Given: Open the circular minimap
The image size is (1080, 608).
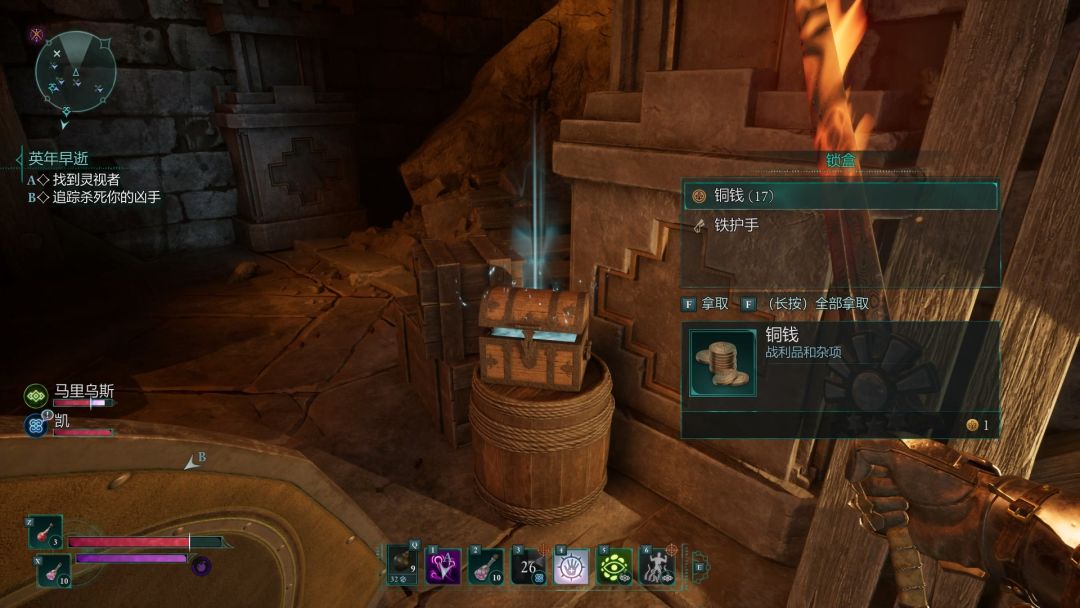Looking at the screenshot, I should (76, 71).
